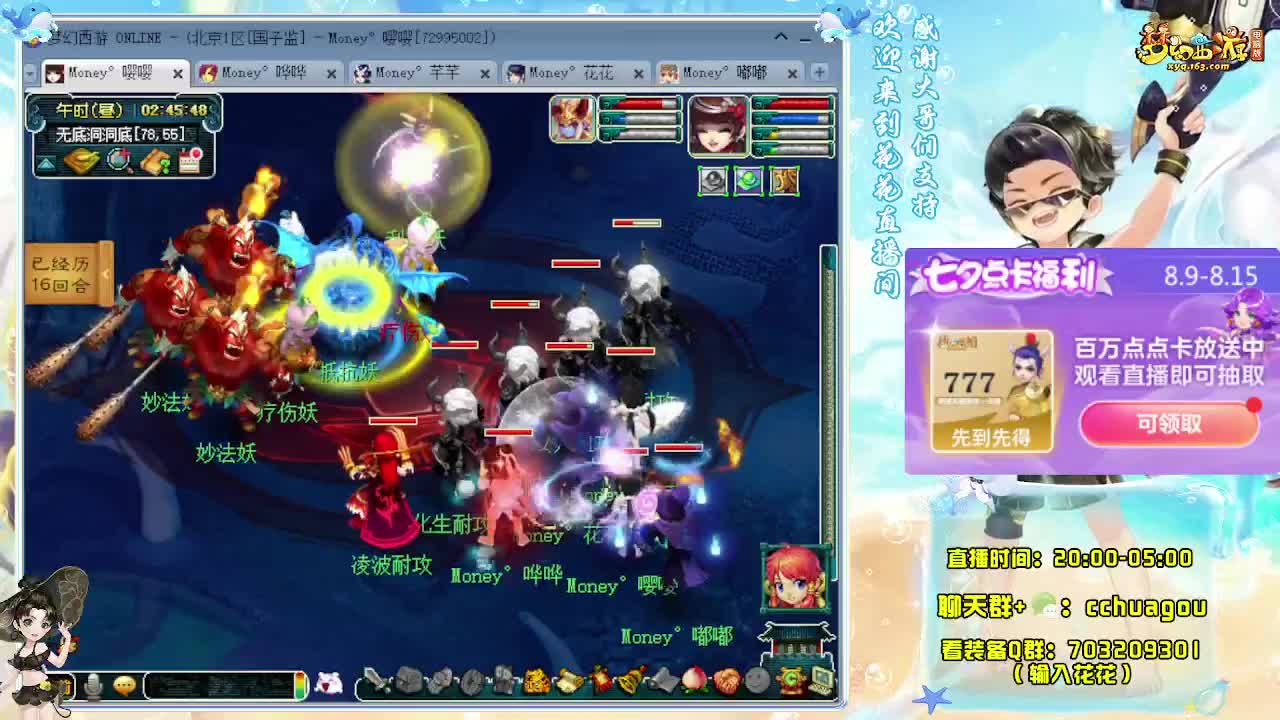Collapse the game window using the title bar chevron
The width and height of the screenshot is (1280, 720).
tap(781, 37)
